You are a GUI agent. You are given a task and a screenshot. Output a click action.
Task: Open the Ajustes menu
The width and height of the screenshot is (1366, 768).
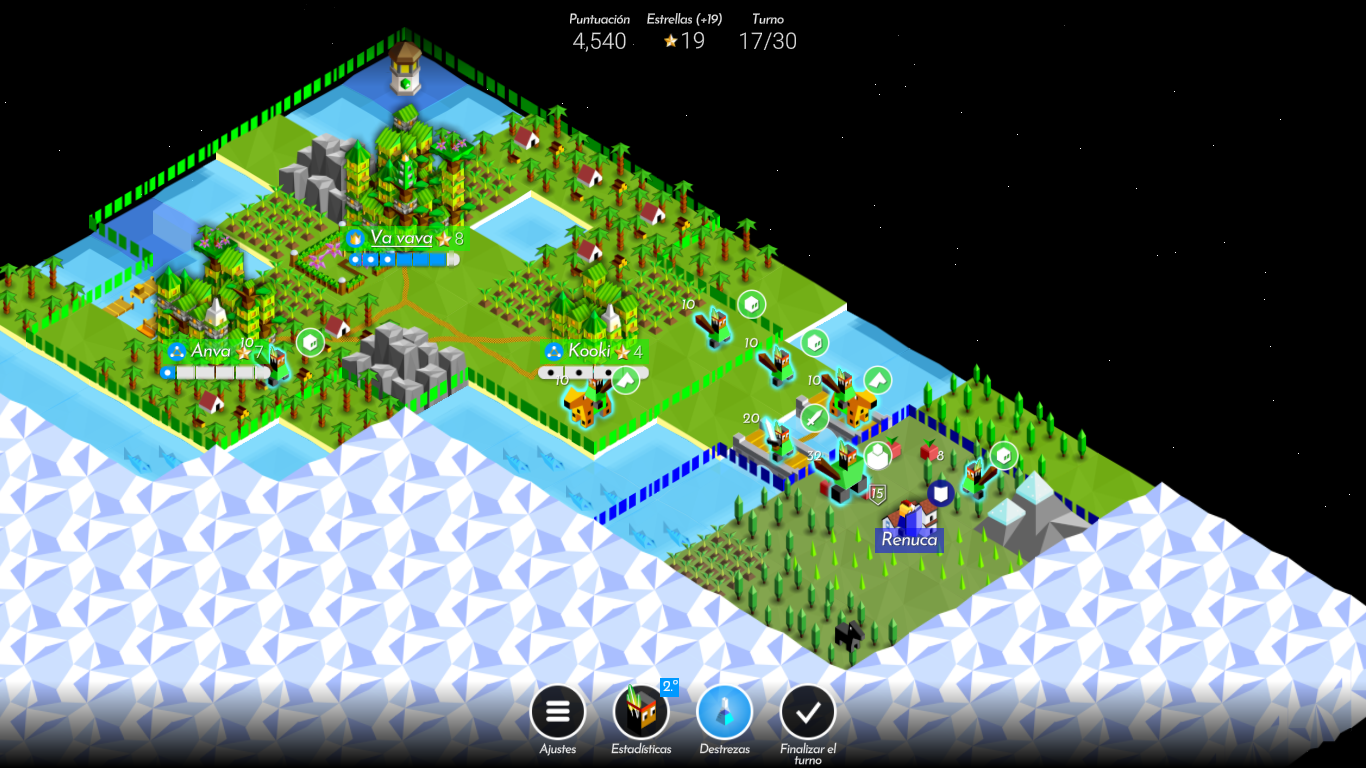[x=558, y=711]
